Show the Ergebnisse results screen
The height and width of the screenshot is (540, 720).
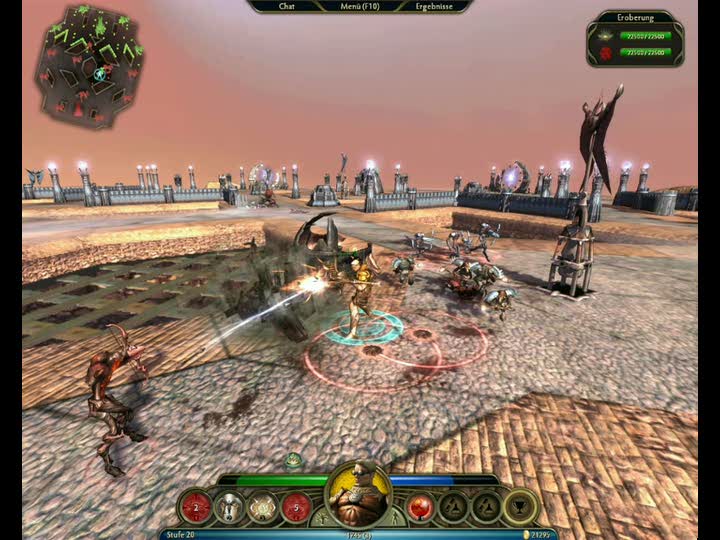click(435, 6)
